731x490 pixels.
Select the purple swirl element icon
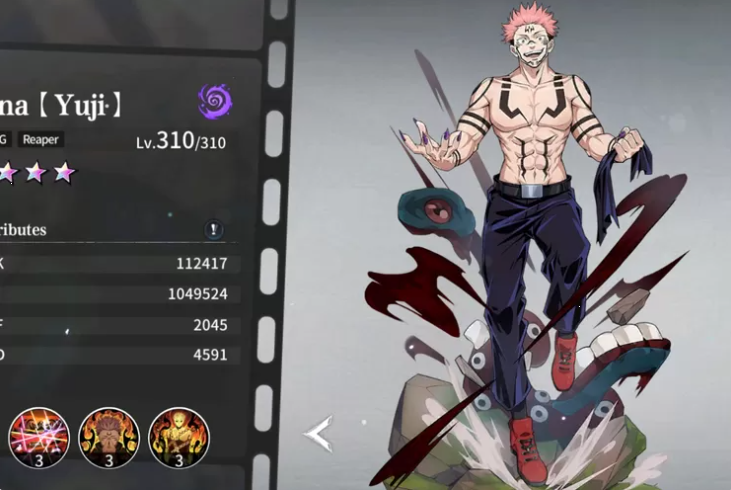click(214, 101)
